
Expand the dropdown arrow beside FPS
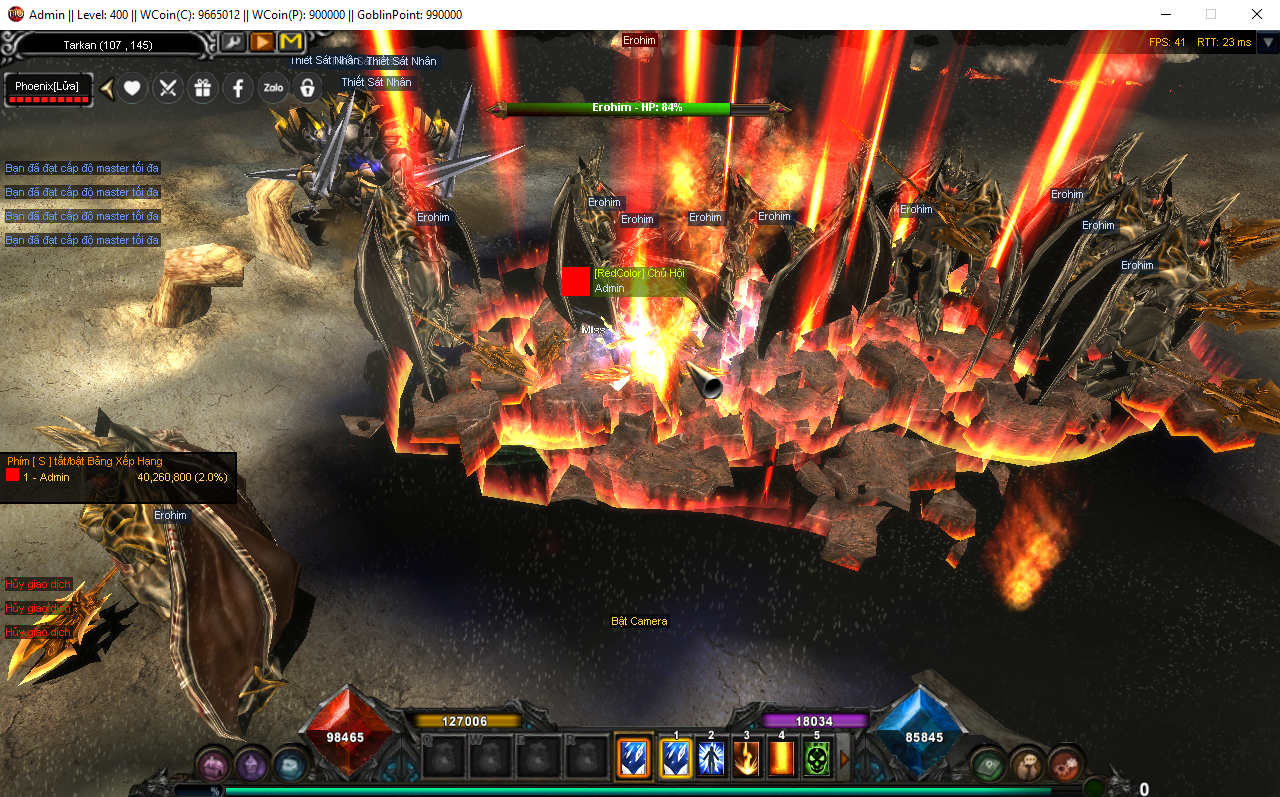(1267, 43)
